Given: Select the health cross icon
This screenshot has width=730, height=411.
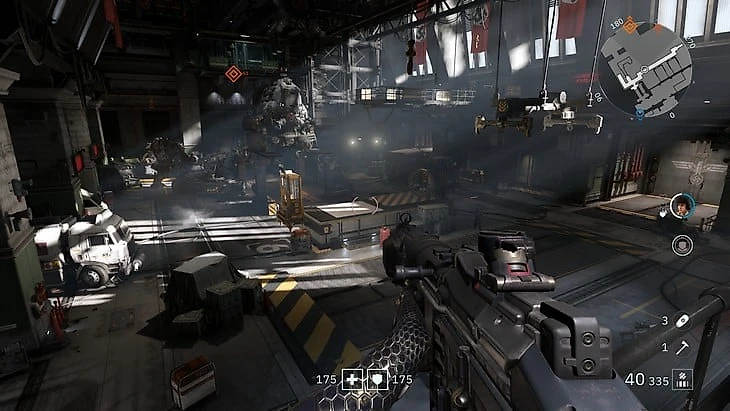Looking at the screenshot, I should point(353,380).
